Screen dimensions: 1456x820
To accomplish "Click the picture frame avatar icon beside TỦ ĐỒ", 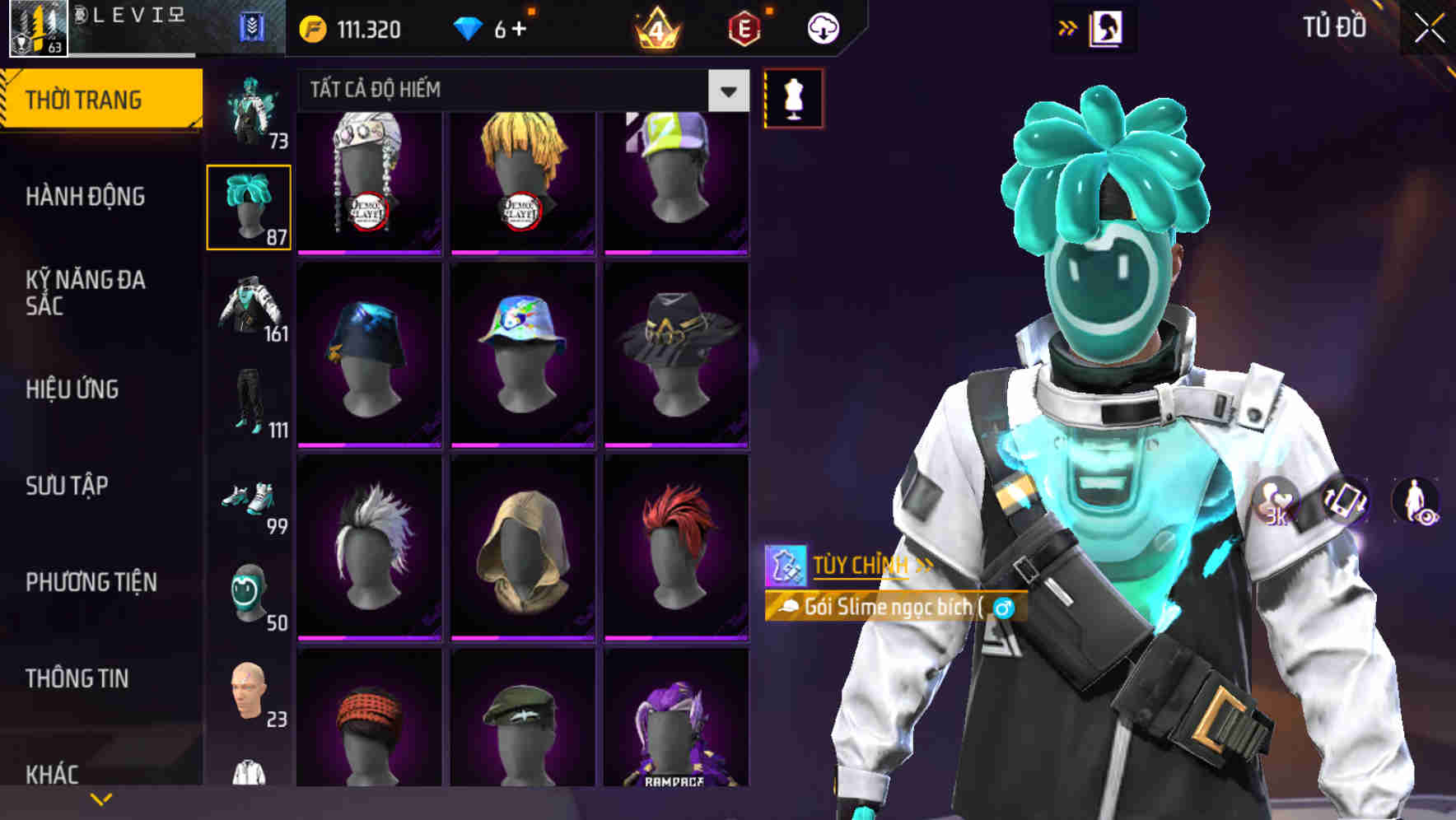I will (1108, 27).
